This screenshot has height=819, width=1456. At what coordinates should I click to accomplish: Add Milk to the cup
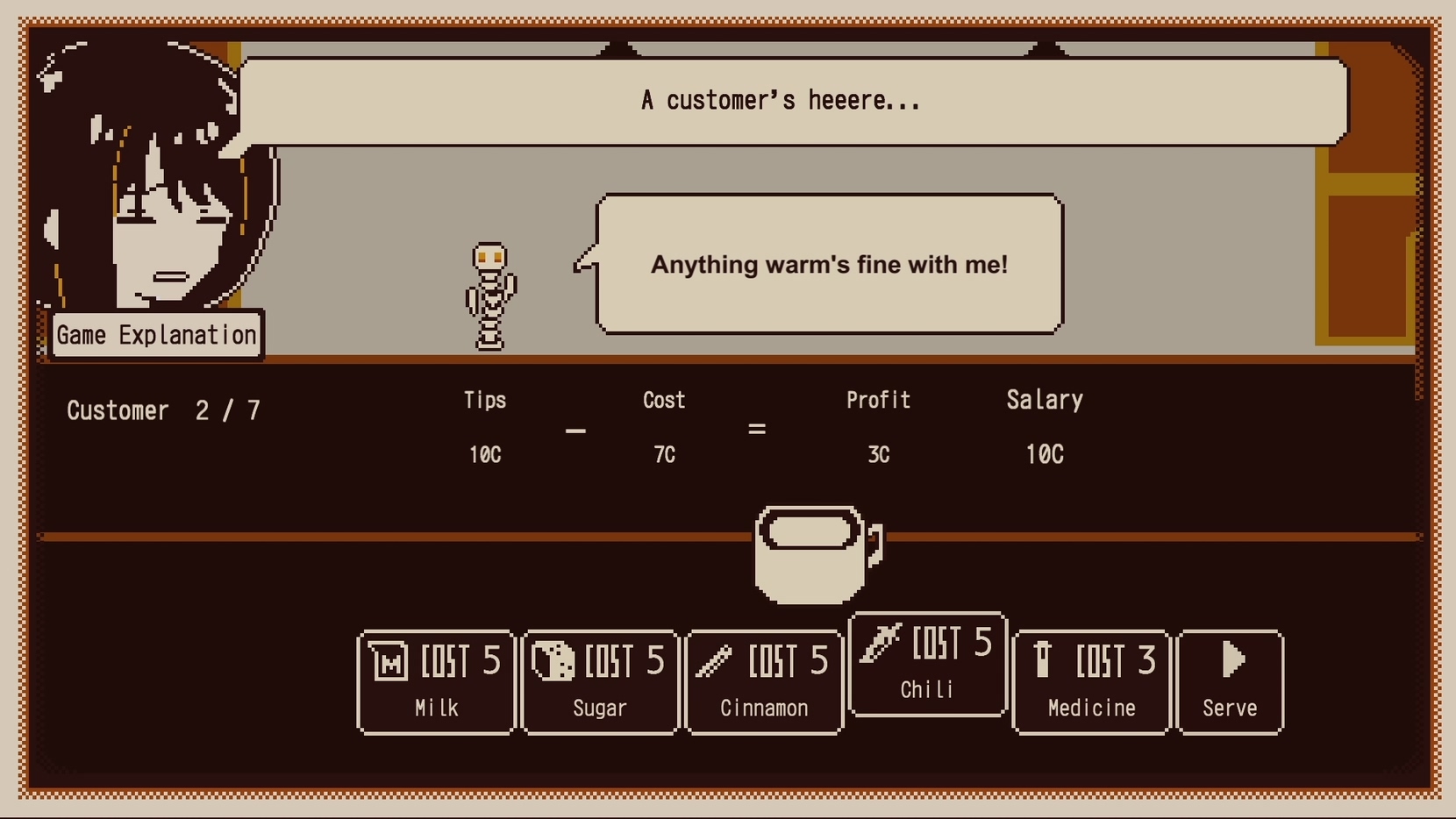pyautogui.click(x=436, y=681)
